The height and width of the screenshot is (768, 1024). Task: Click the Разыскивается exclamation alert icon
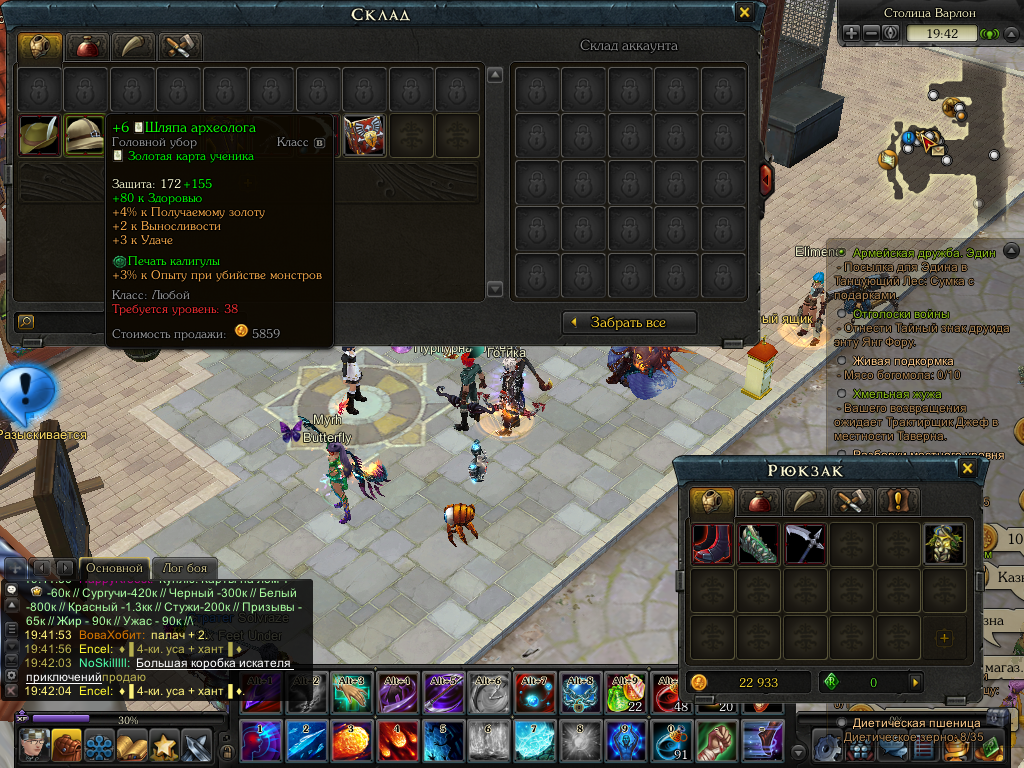pos(26,393)
